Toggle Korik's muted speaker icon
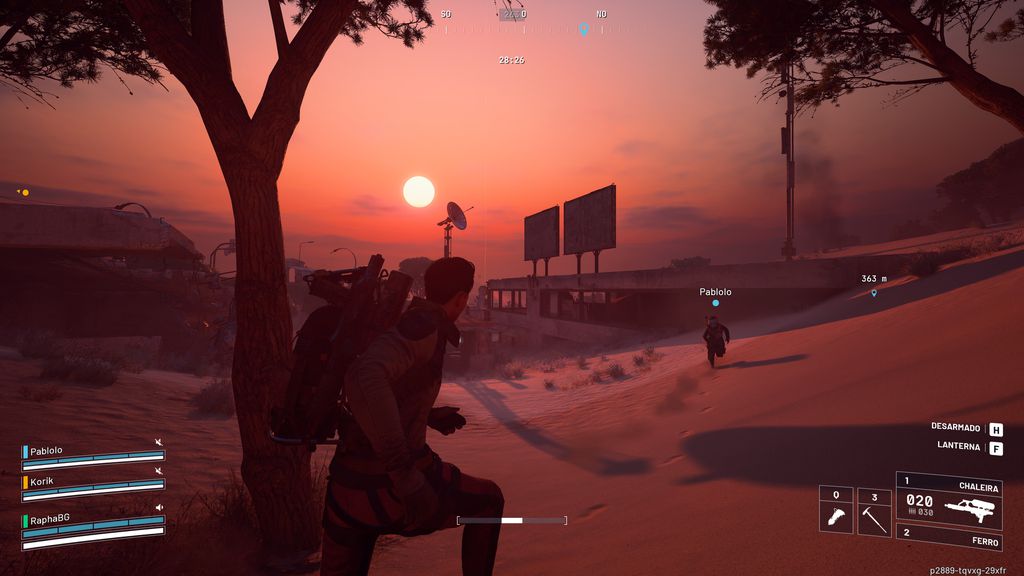 pos(158,472)
